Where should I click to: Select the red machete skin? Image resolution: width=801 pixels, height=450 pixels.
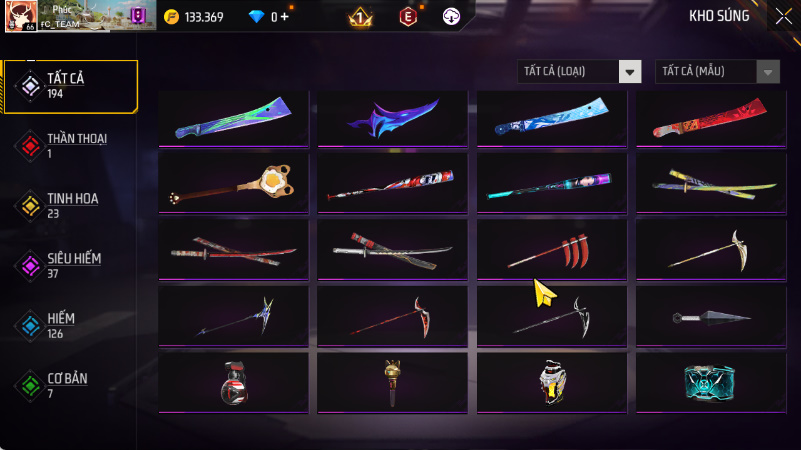711,118
